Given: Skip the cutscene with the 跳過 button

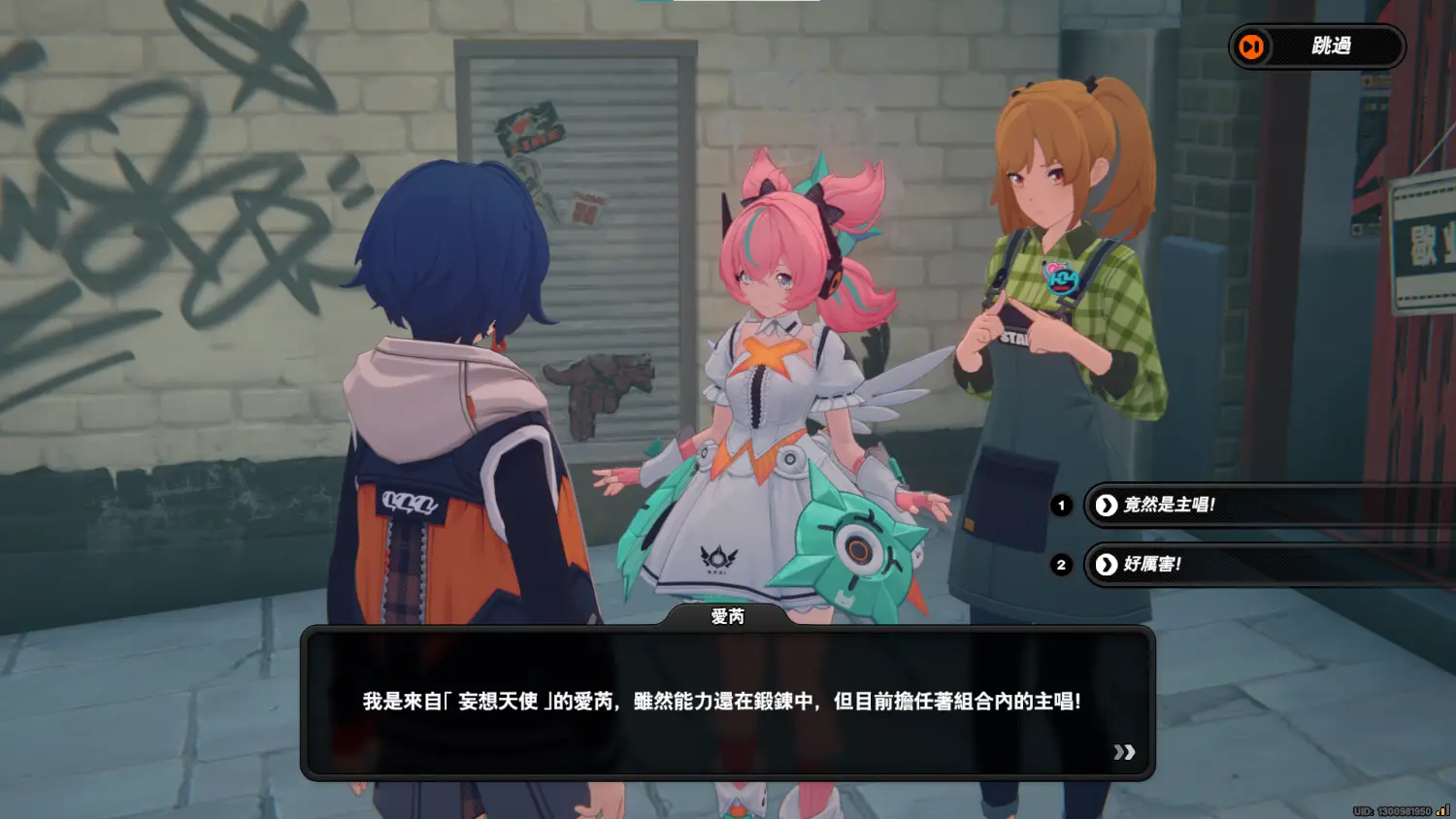Looking at the screenshot, I should coord(1316,47).
